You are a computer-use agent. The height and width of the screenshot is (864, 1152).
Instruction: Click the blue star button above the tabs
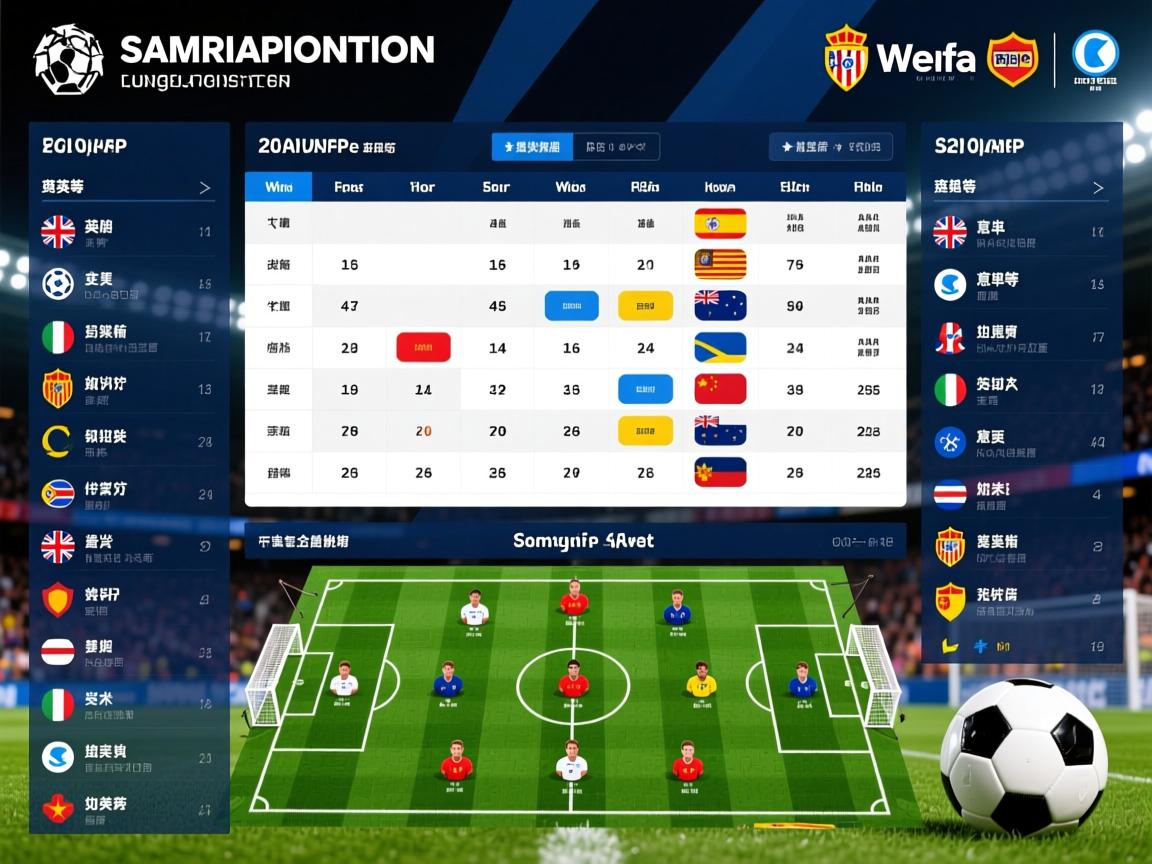click(532, 147)
